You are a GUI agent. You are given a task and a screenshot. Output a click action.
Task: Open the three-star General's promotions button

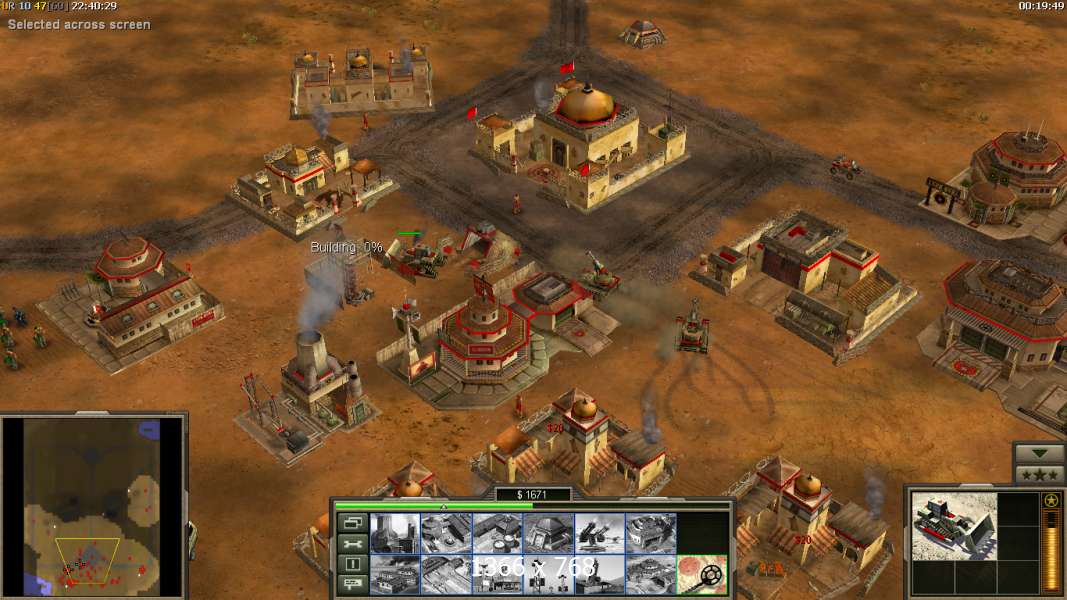[1039, 473]
